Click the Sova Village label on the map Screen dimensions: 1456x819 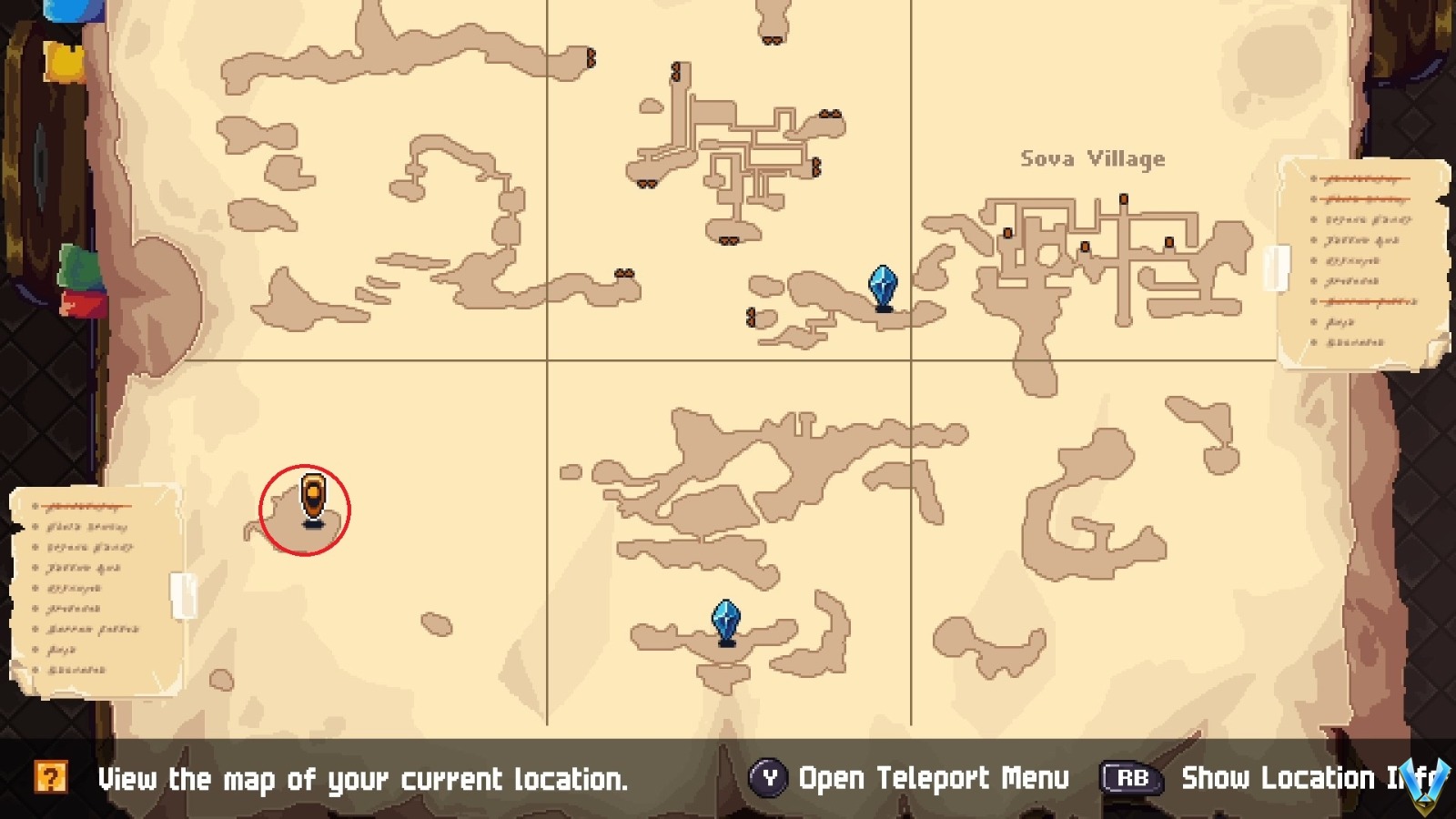pyautogui.click(x=1091, y=158)
